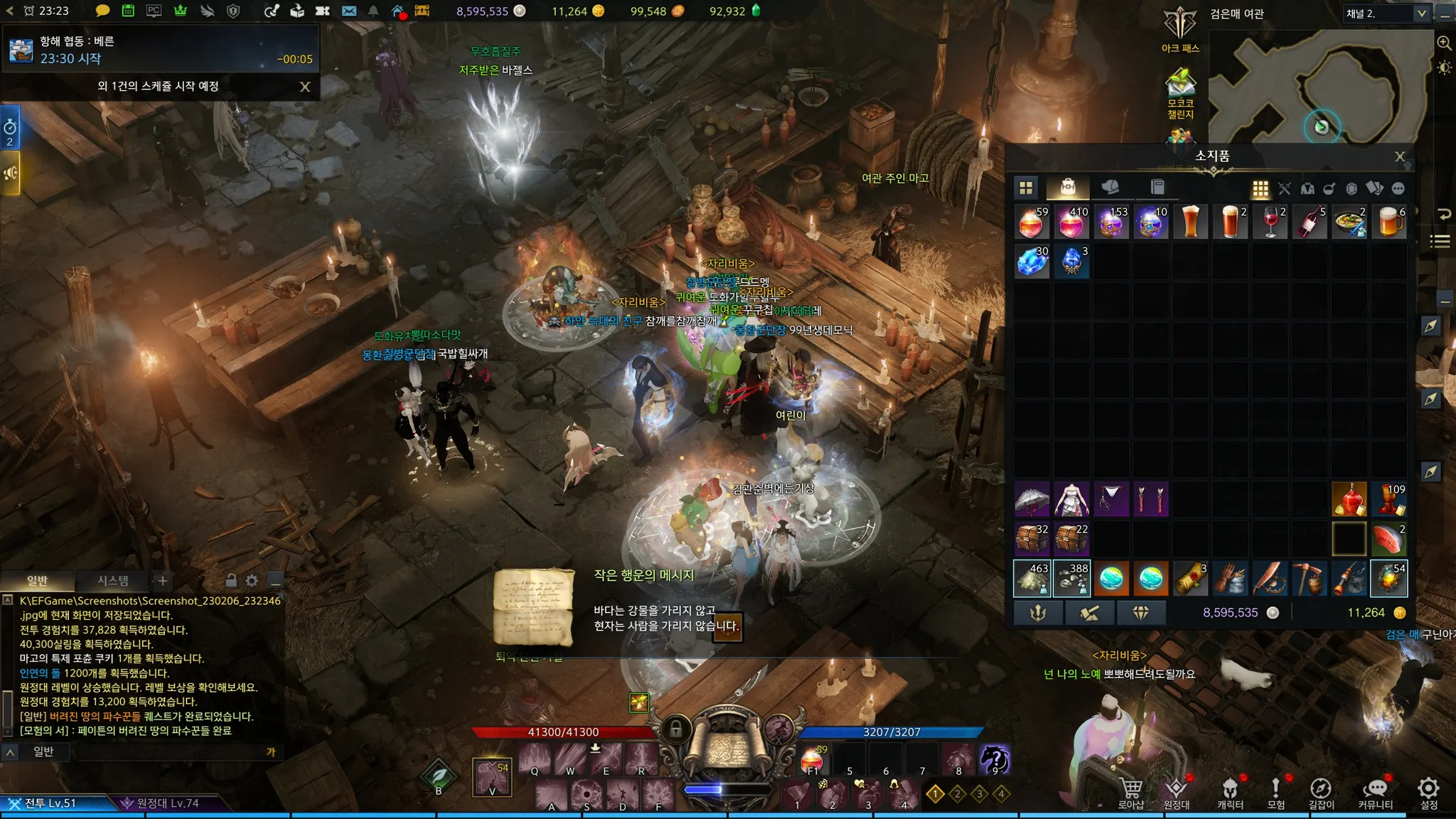Zoom in the minimap with magnifier button

1444,43
